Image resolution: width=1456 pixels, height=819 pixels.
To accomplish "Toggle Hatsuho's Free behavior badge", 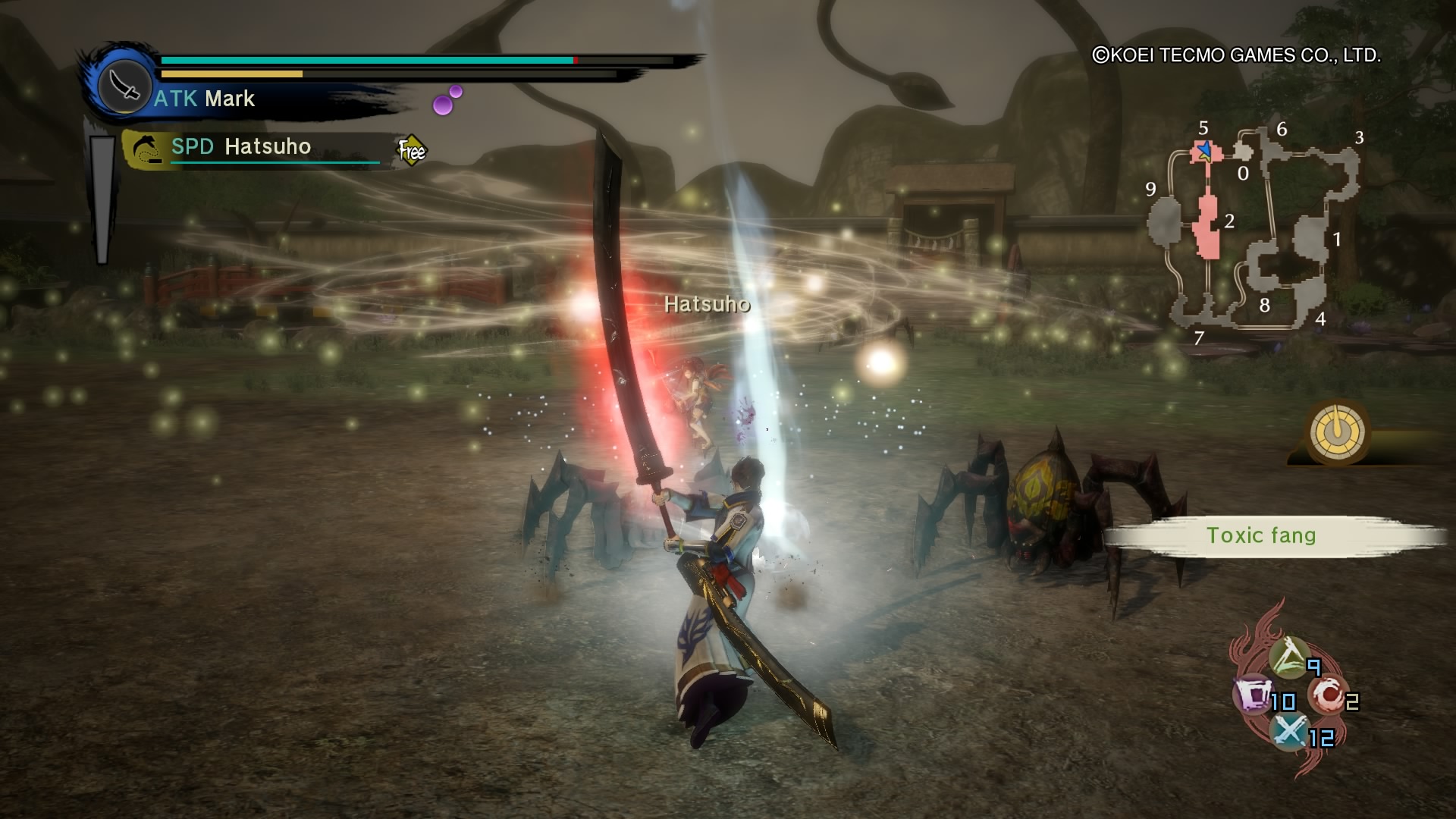I will (x=411, y=149).
